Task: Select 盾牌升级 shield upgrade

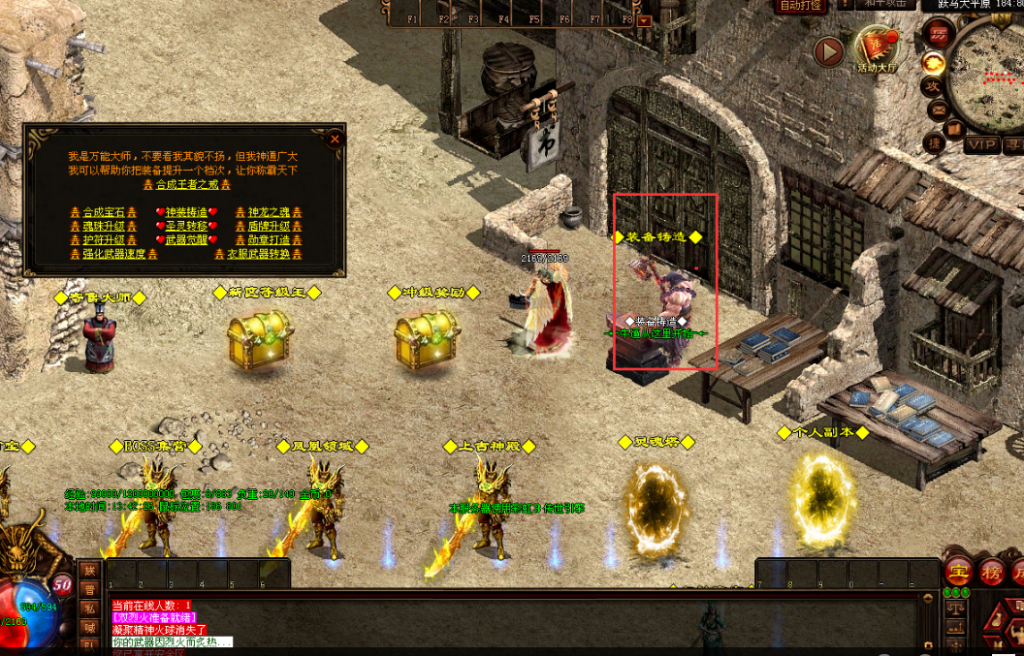Action: coord(268,226)
